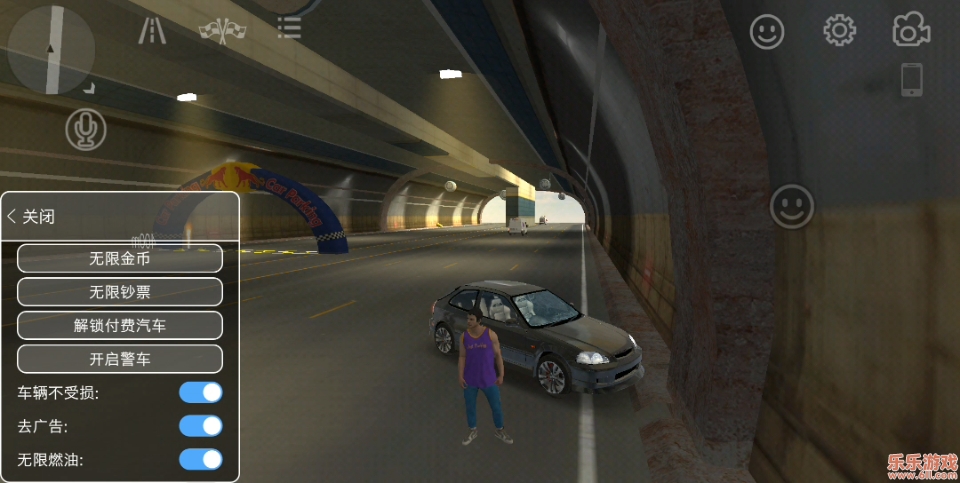Click the top-bar smiley face icon
This screenshot has height=483, width=960.
tap(767, 32)
